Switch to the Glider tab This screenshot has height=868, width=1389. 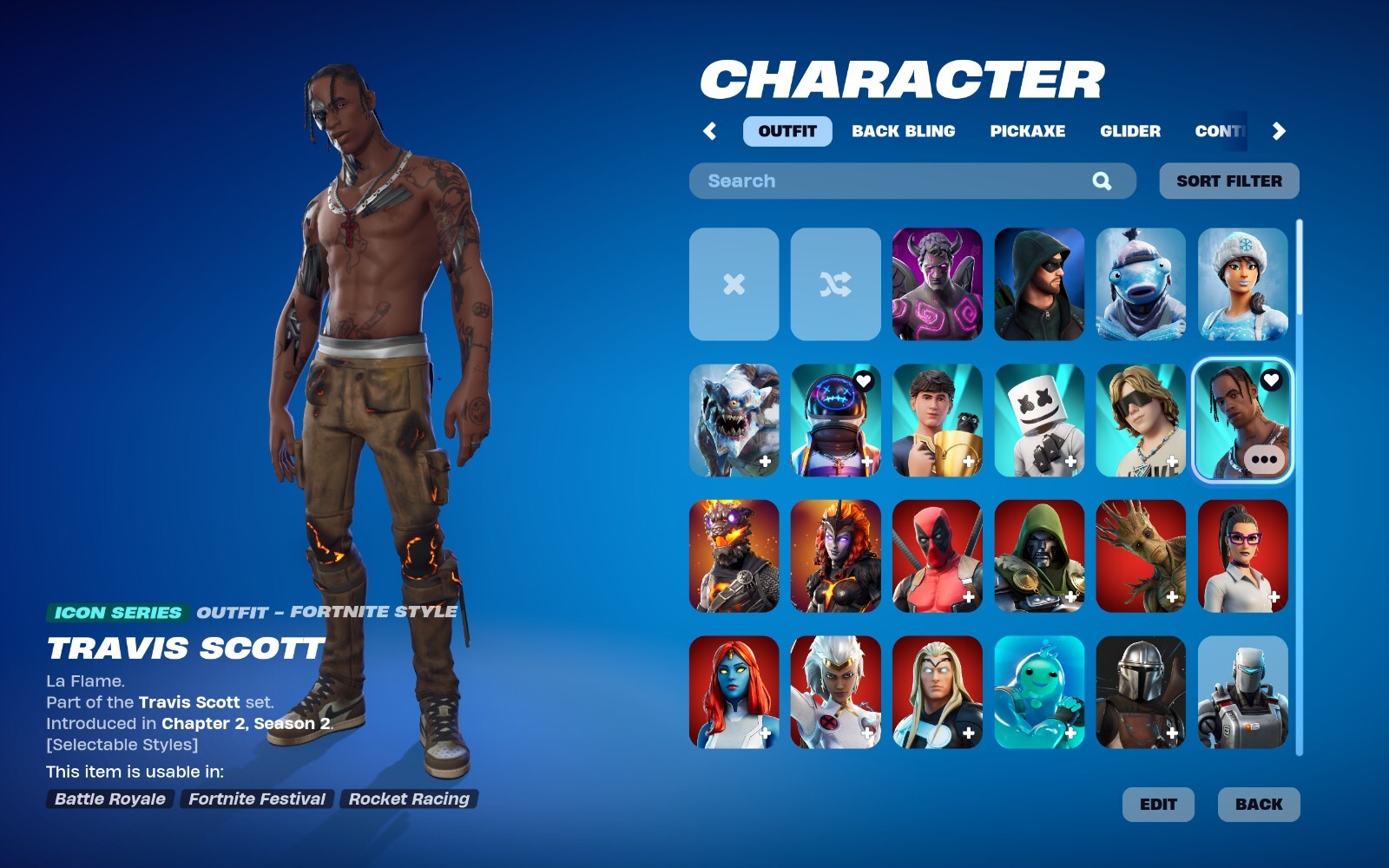tap(1130, 131)
